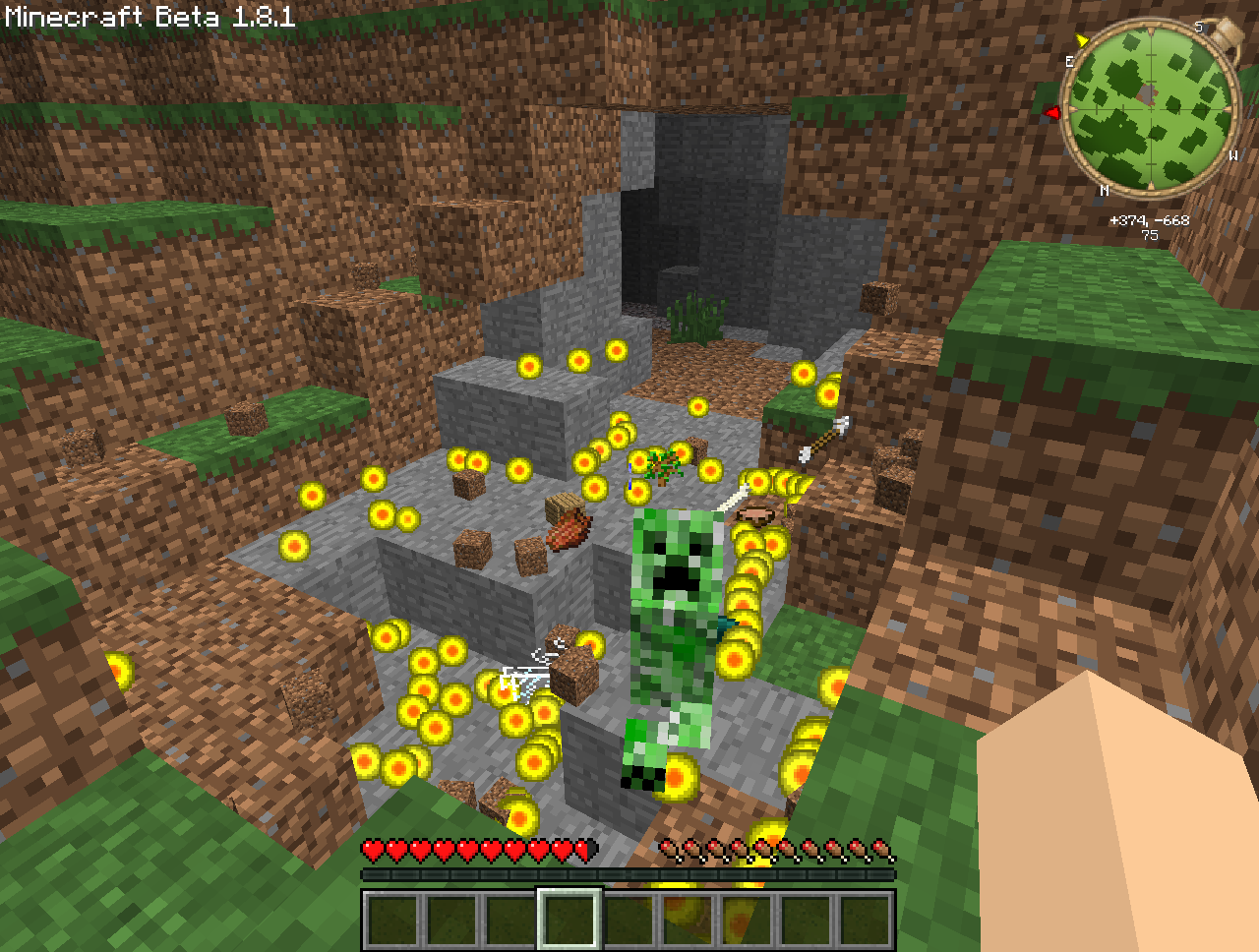Click the red waypoint marker on the minimap rim
Screen dimensions: 1259x952
click(1052, 113)
